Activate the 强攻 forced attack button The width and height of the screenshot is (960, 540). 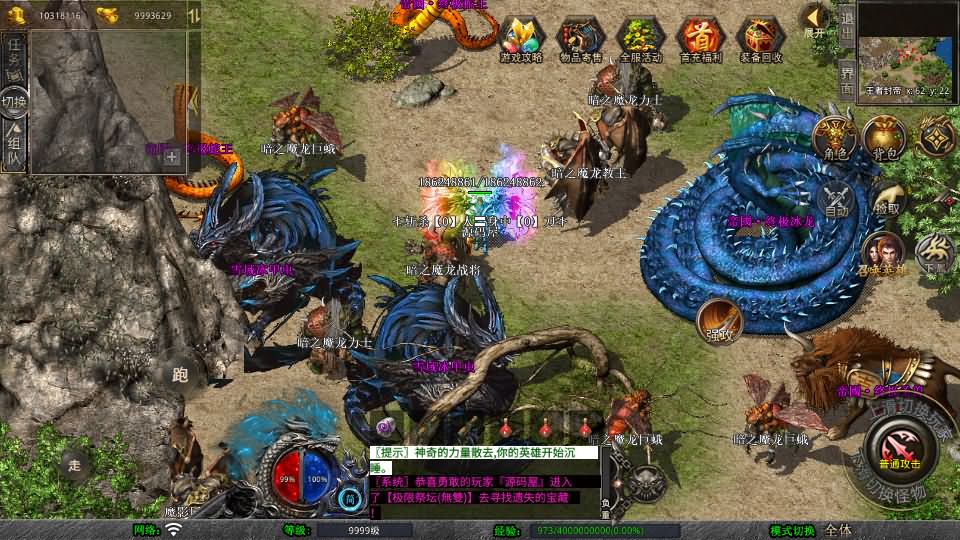pos(719,320)
